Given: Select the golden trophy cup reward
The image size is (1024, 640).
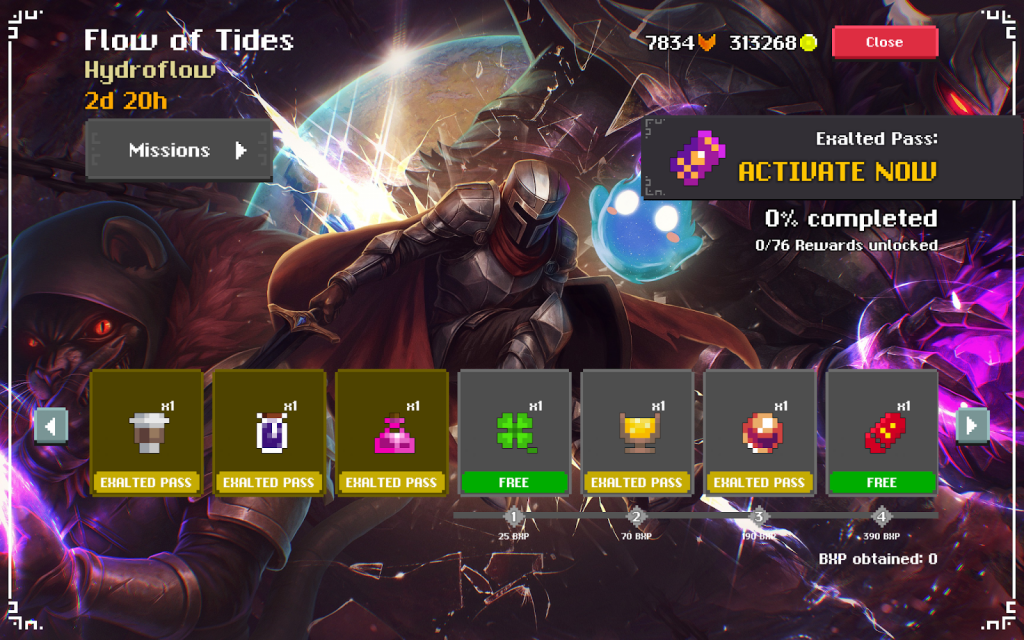Looking at the screenshot, I should click(x=637, y=432).
